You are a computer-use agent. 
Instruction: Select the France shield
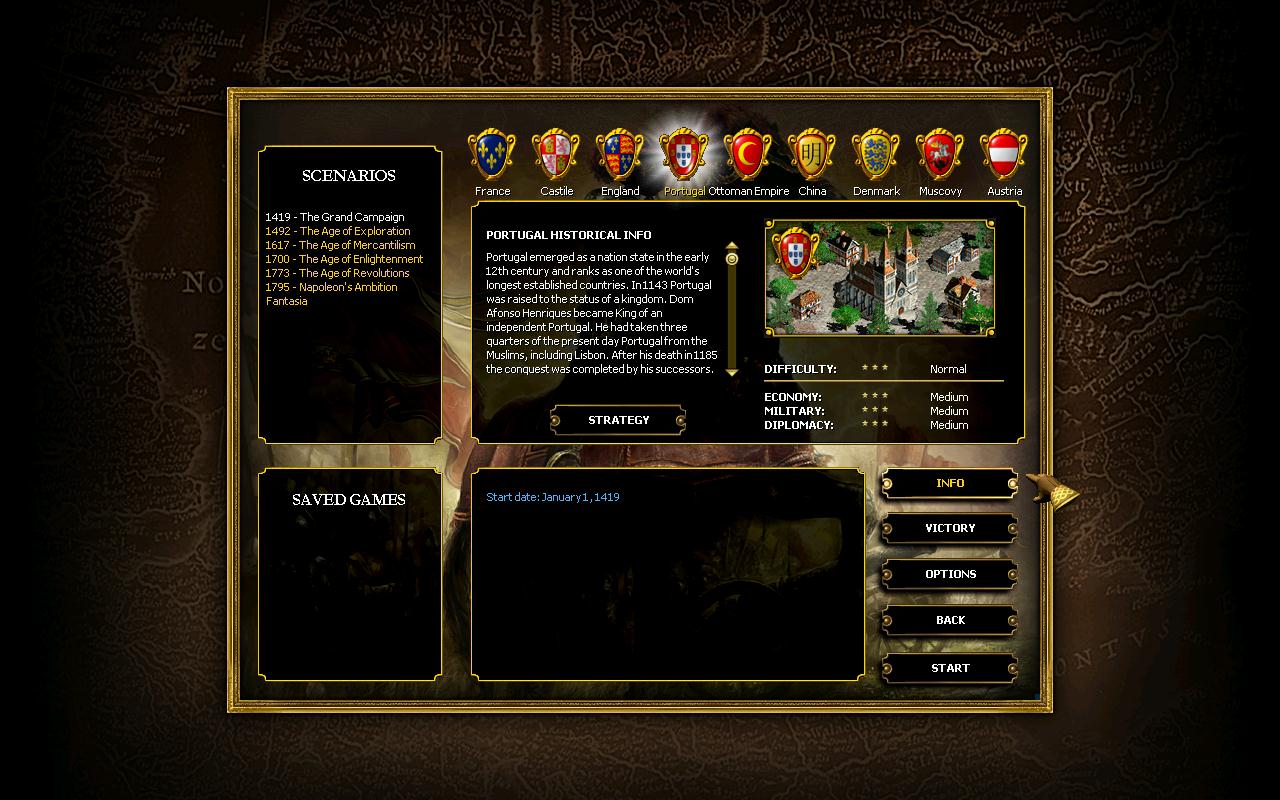[x=492, y=154]
